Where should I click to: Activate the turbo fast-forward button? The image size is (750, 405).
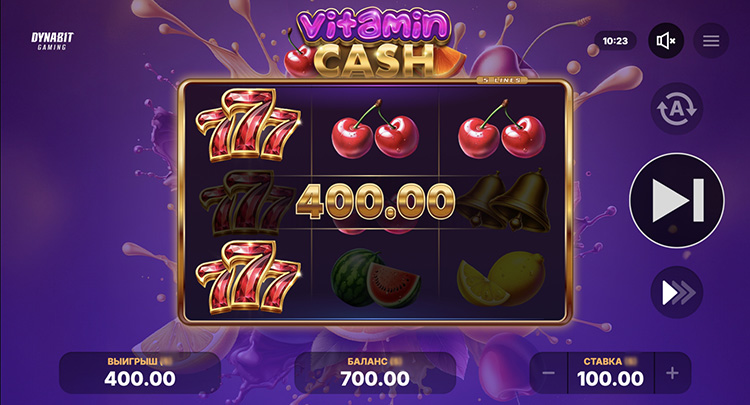[x=677, y=292]
